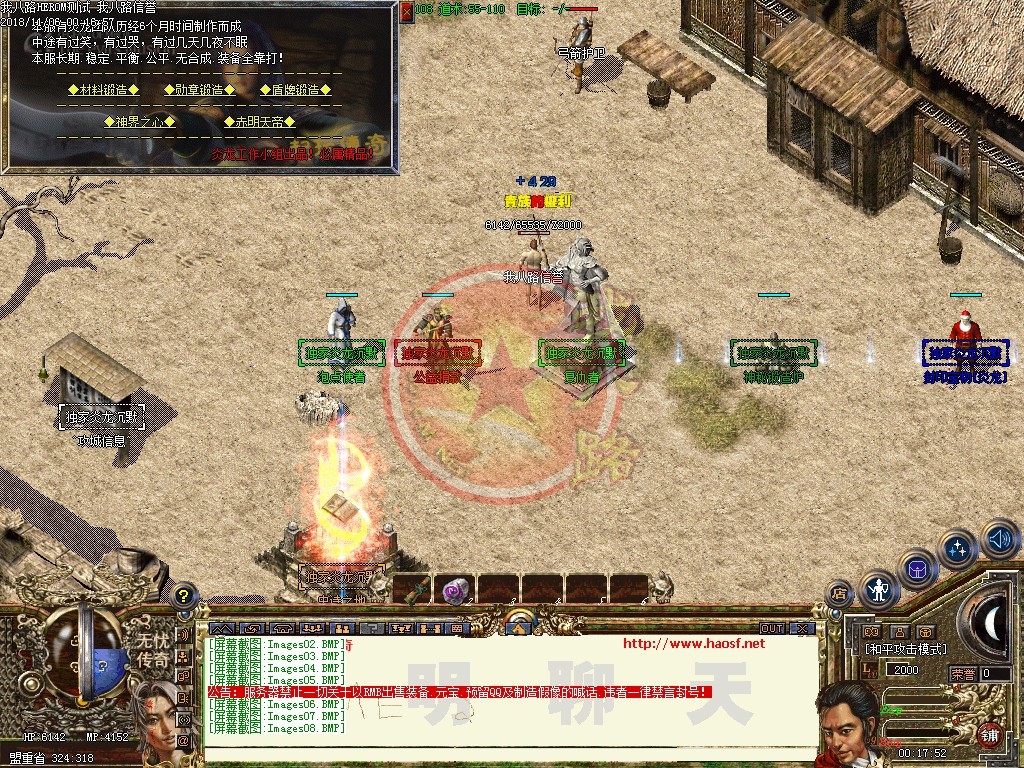The width and height of the screenshot is (1024, 768).
Task: Use the scroll item in the belt slot
Action: click(x=413, y=589)
